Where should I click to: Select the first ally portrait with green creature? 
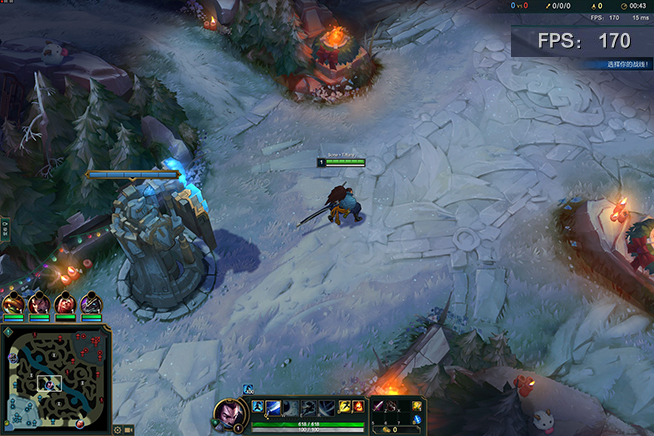click(13, 303)
